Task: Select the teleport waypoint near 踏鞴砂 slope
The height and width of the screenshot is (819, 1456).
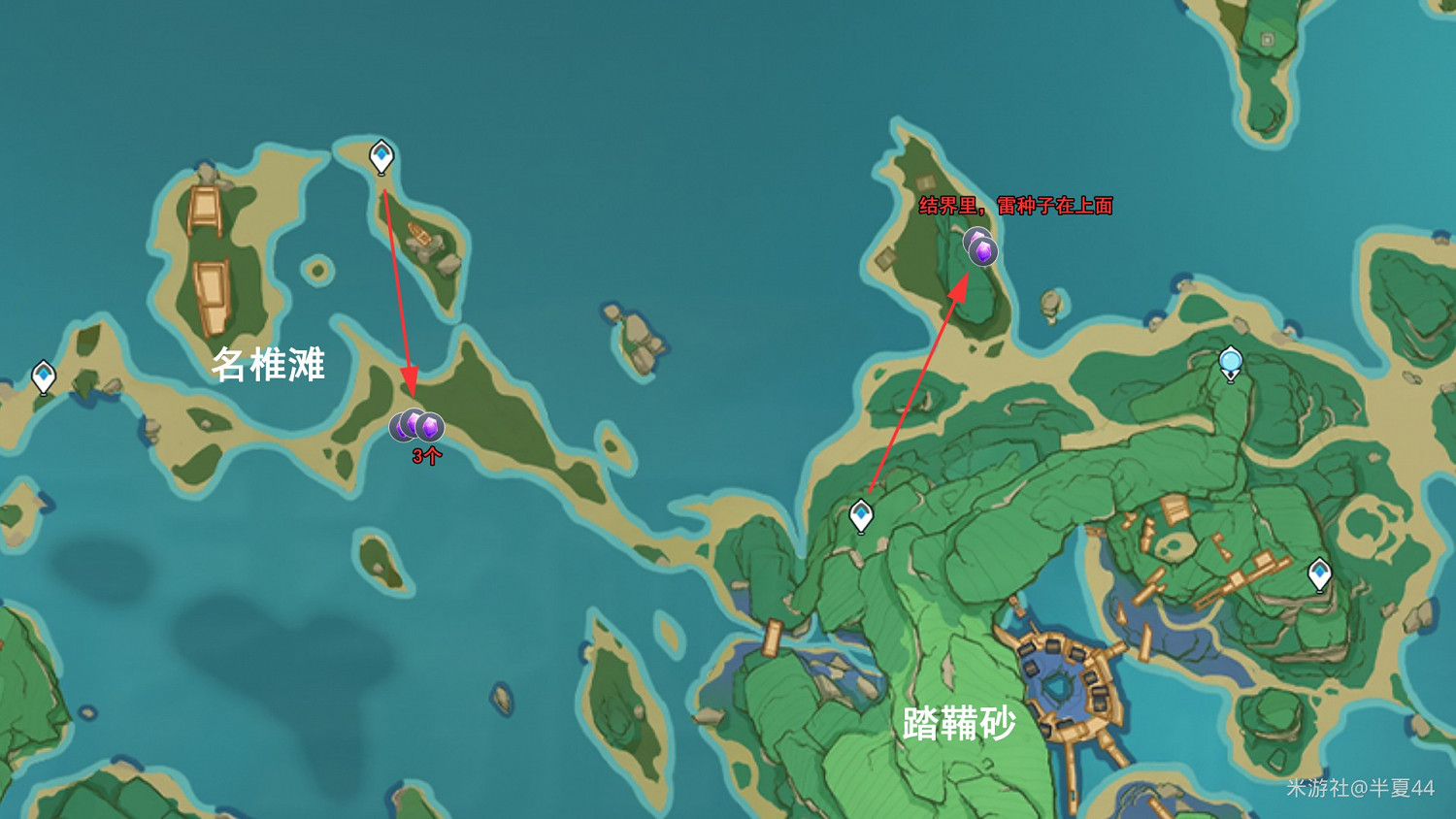Action: click(x=860, y=515)
